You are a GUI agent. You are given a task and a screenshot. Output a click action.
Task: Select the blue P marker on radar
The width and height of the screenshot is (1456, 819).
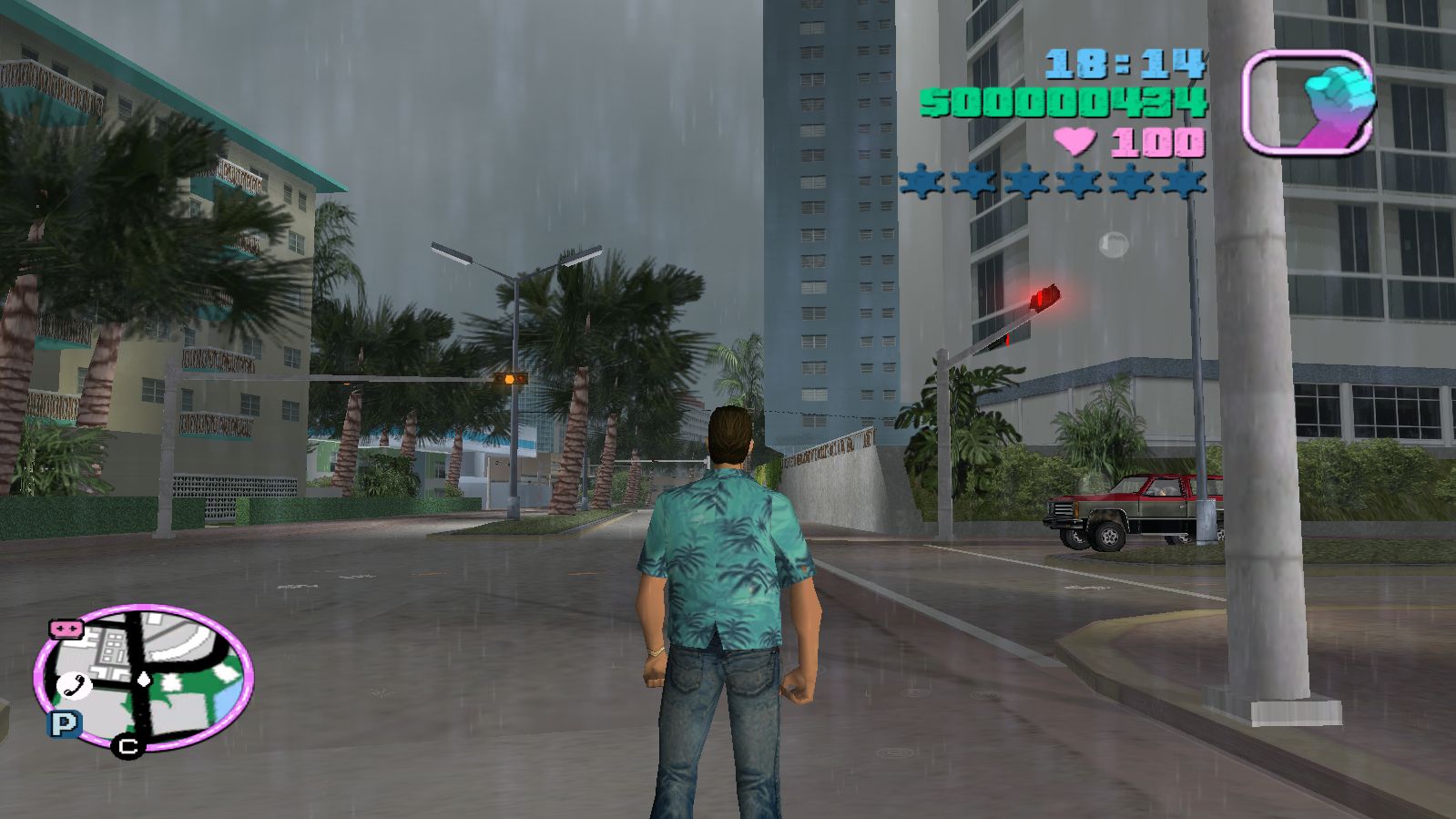(64, 724)
